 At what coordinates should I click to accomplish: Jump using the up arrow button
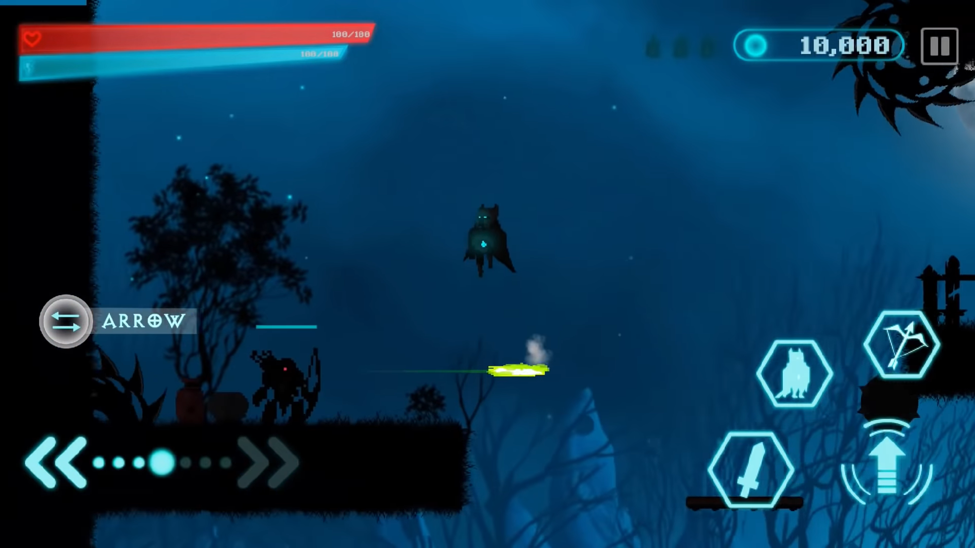(x=887, y=465)
